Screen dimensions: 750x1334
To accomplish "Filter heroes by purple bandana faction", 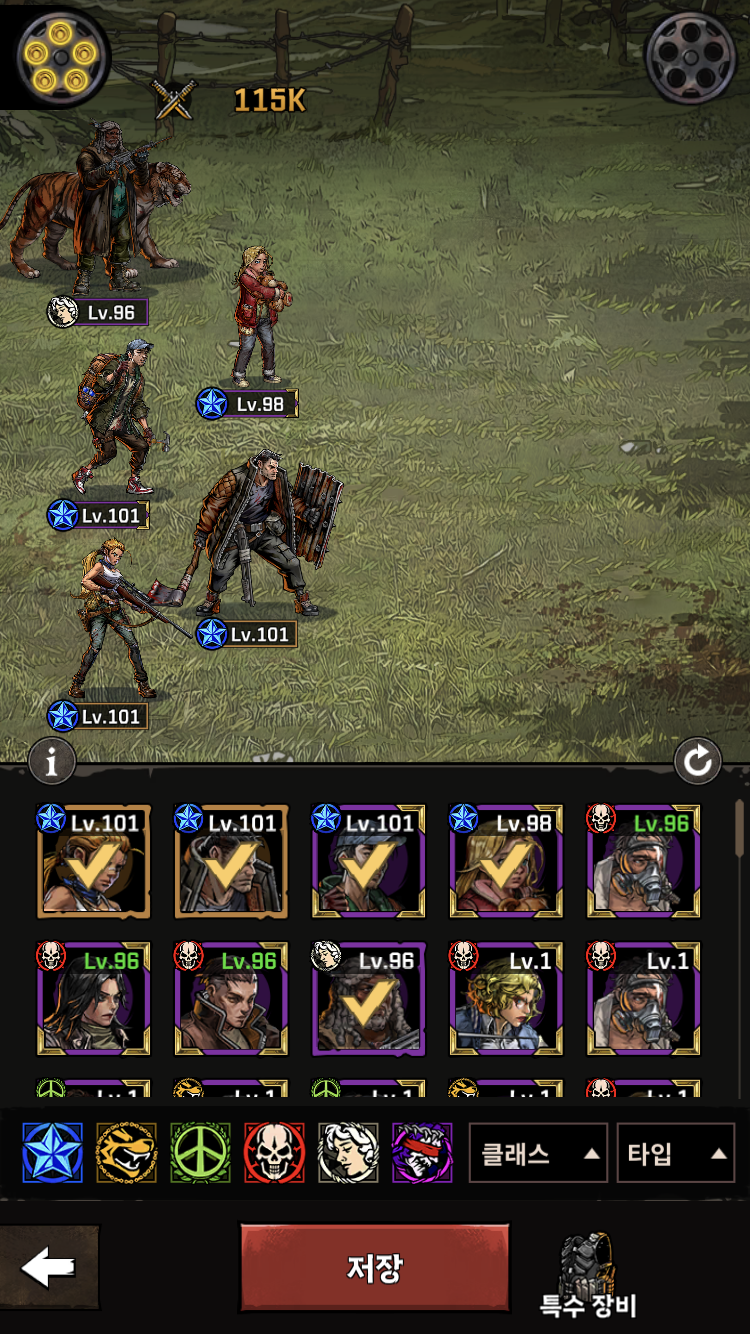I will point(422,1153).
